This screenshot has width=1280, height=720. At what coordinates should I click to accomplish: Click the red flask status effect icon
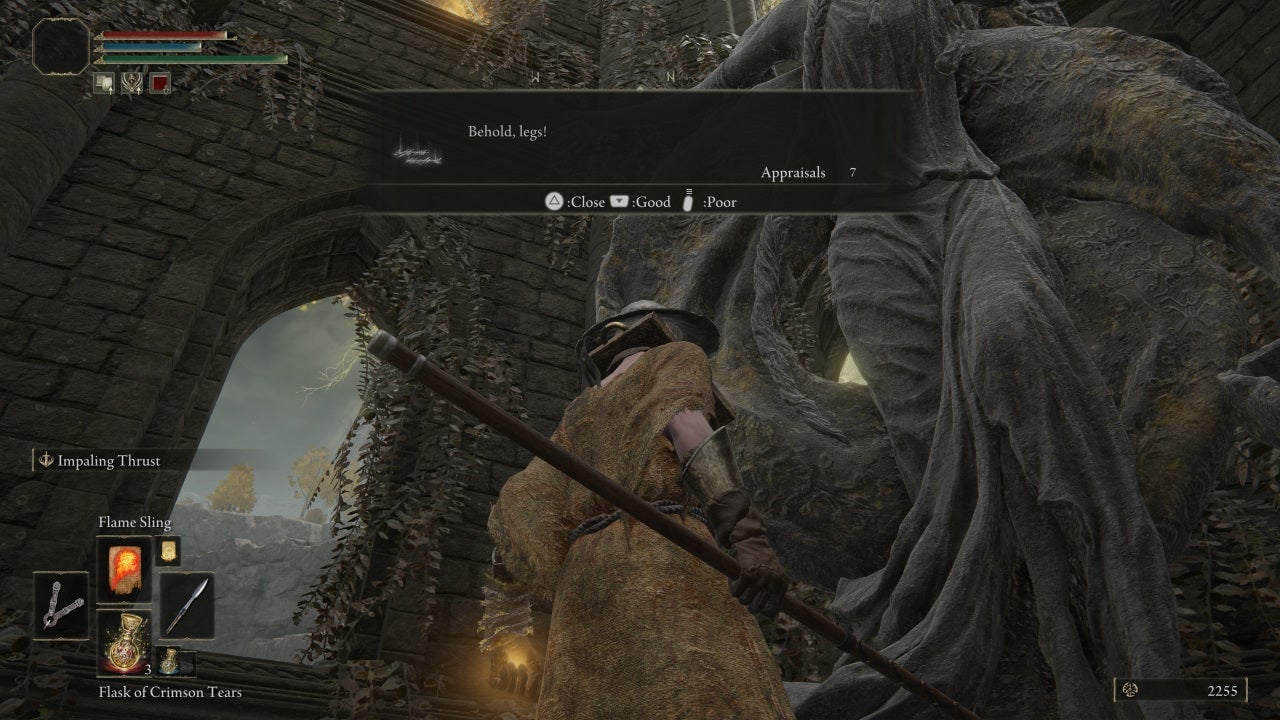(x=160, y=83)
